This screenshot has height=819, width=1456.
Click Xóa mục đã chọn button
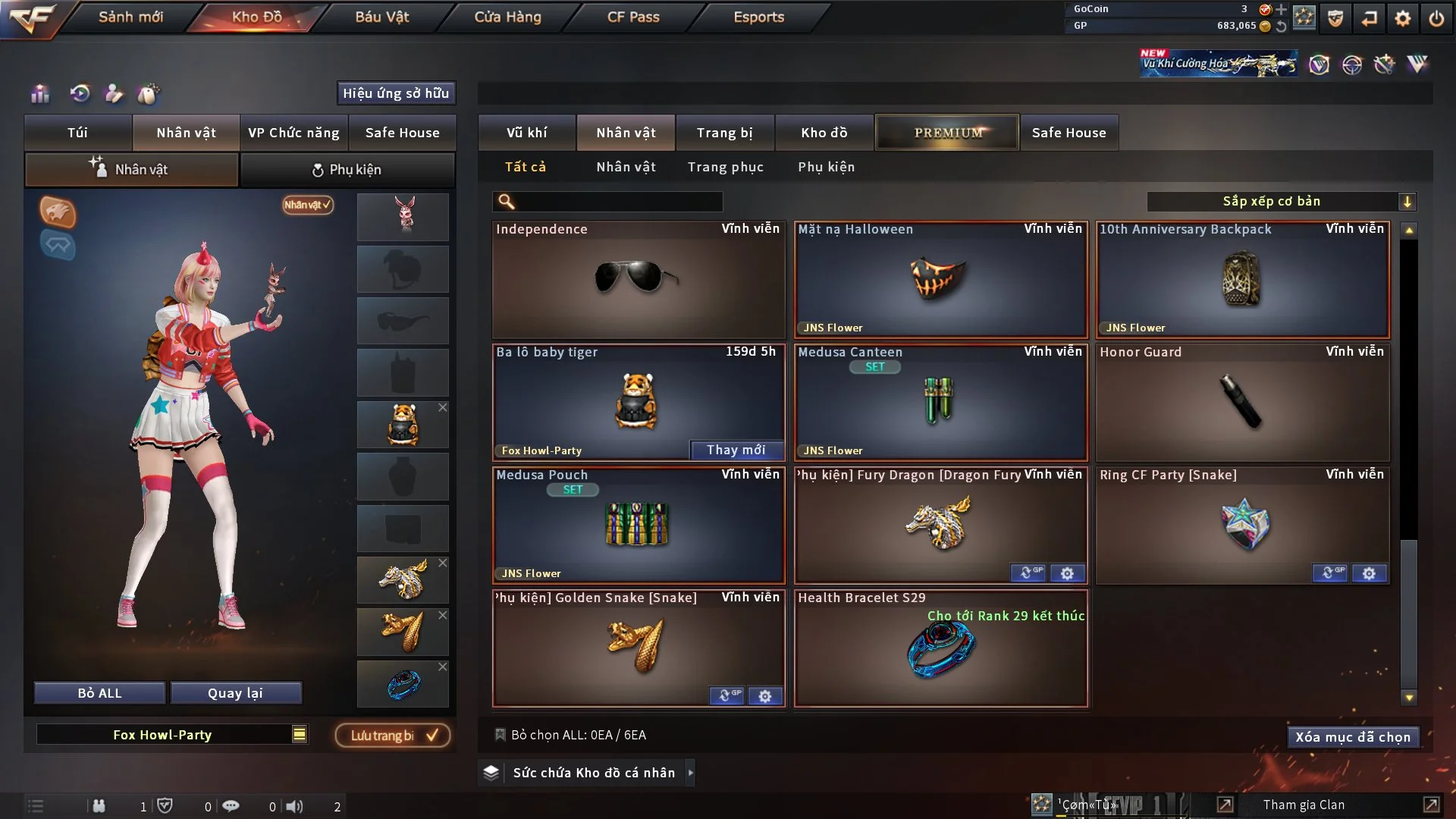click(1352, 737)
